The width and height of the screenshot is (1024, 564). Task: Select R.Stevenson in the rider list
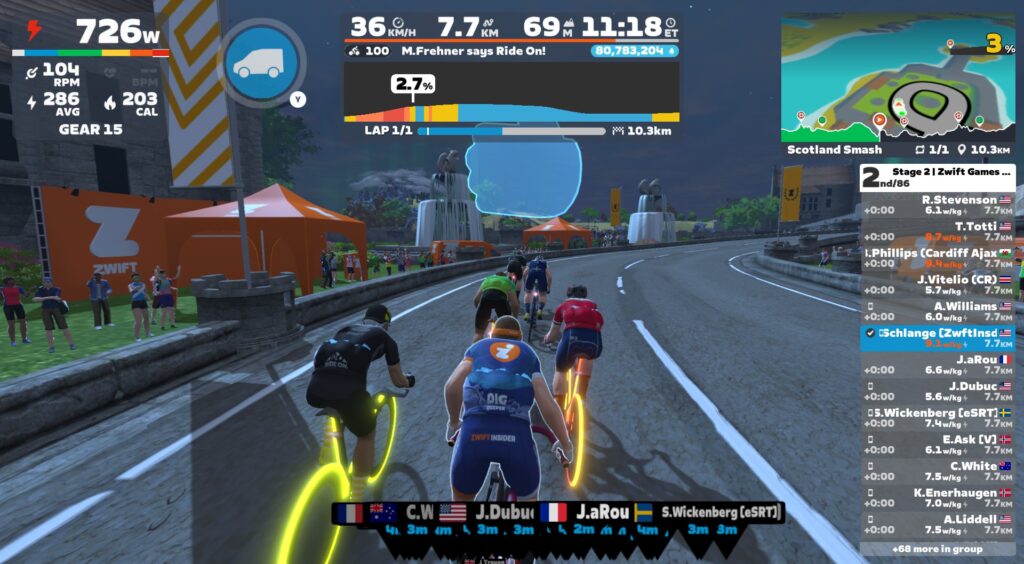[938, 205]
